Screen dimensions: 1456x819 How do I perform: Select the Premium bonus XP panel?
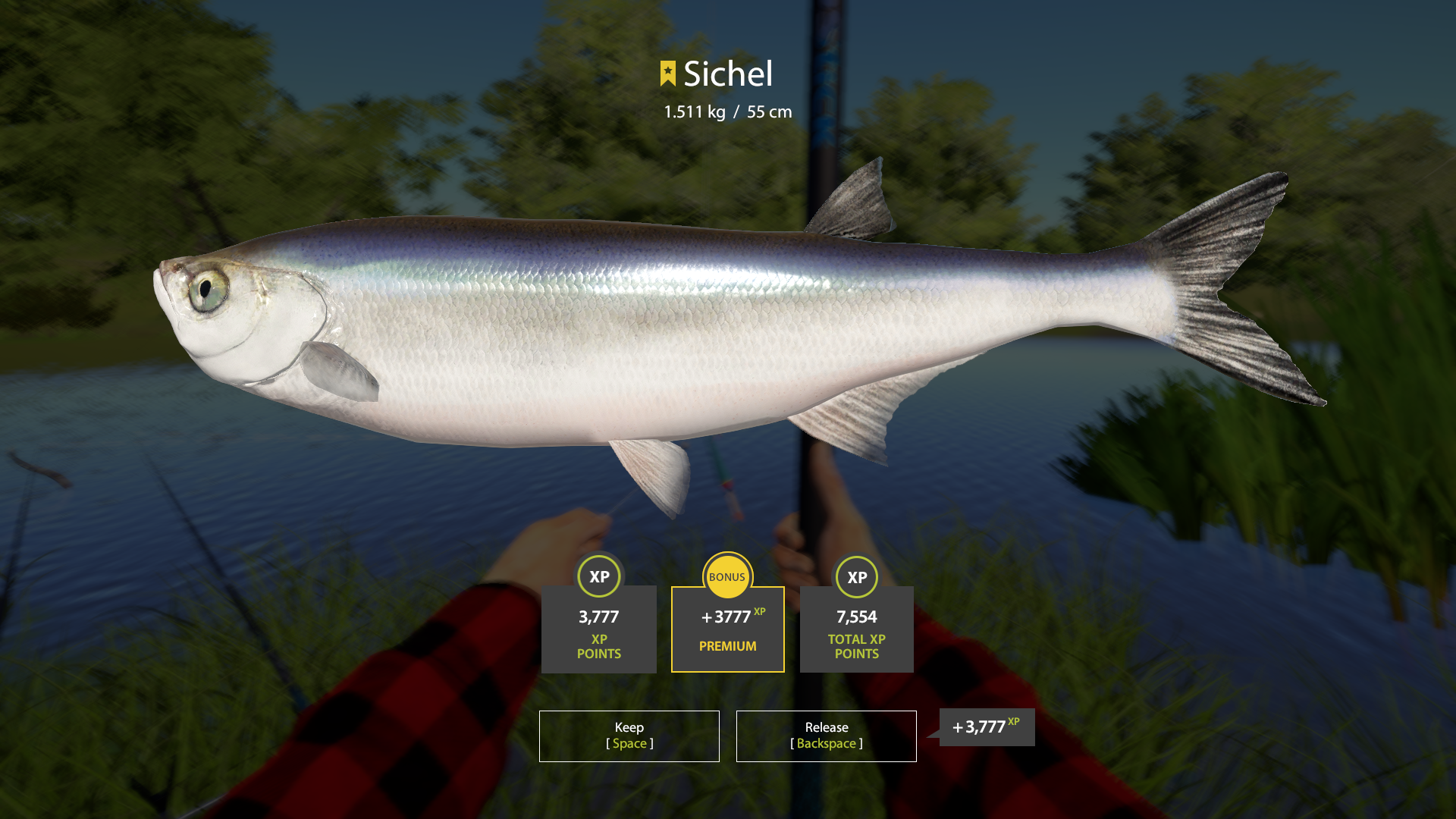tap(727, 629)
